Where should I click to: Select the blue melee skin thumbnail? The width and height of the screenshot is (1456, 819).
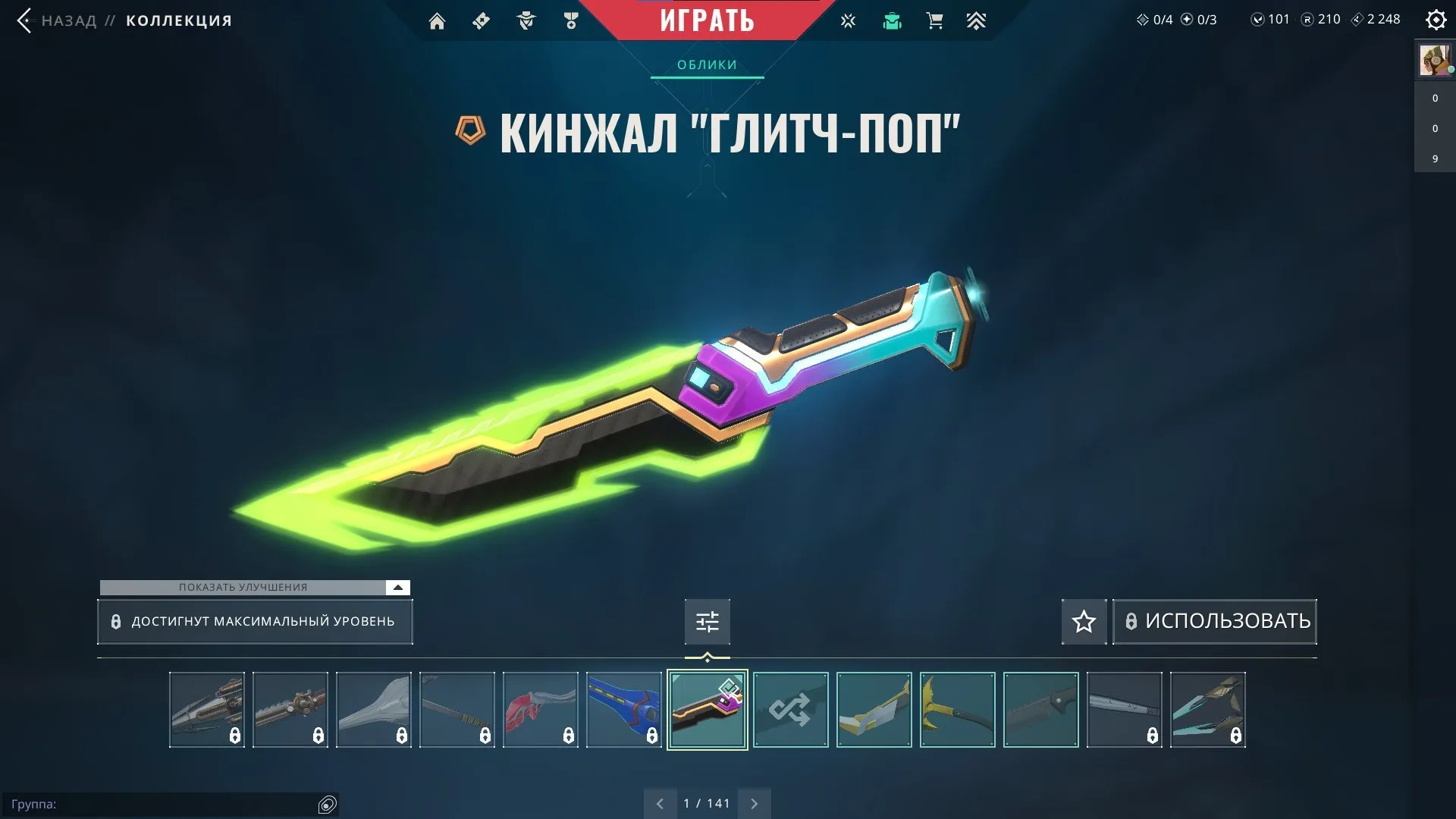tap(623, 710)
